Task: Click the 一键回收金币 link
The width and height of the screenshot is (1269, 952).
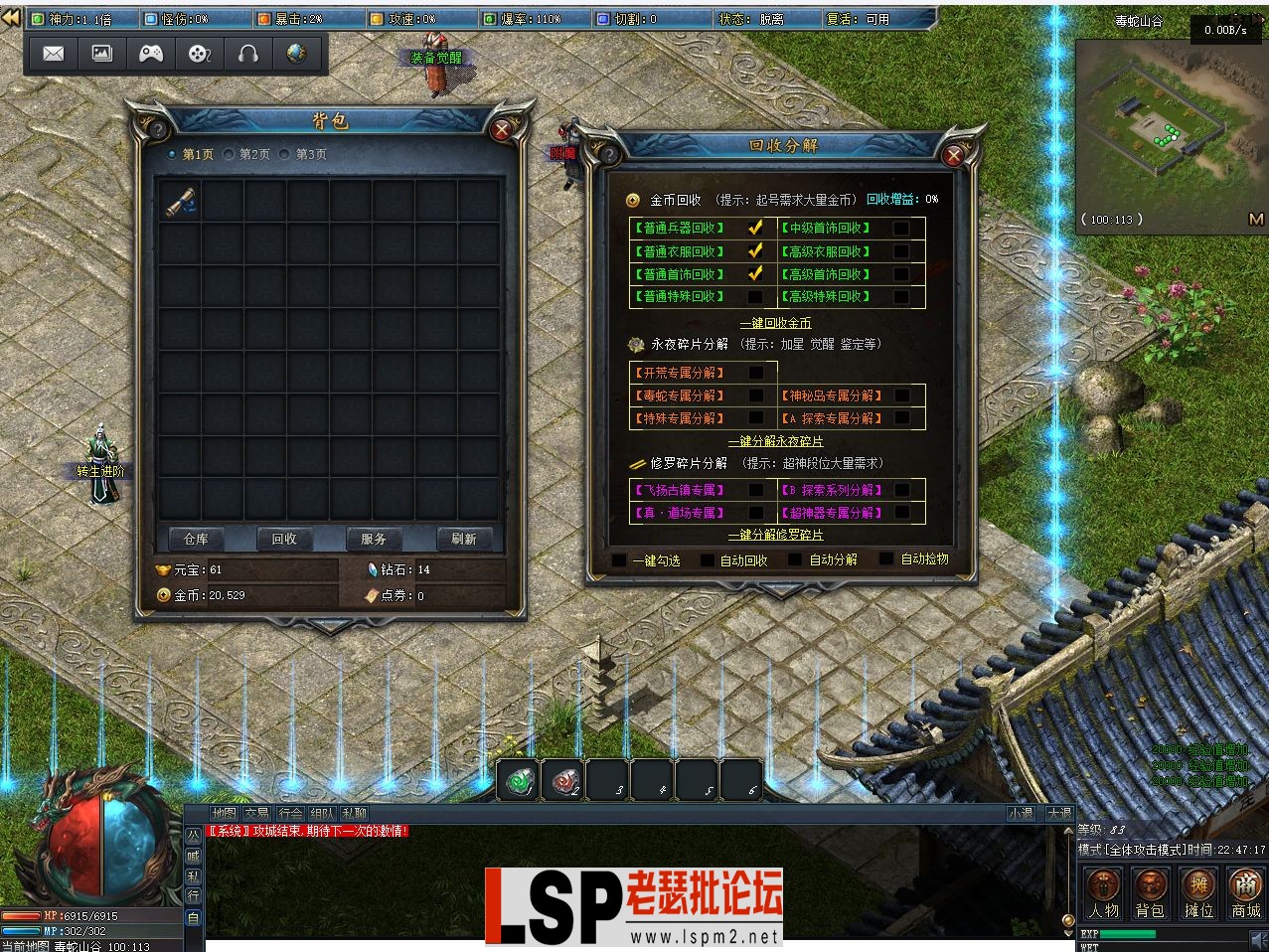Action: (x=775, y=323)
